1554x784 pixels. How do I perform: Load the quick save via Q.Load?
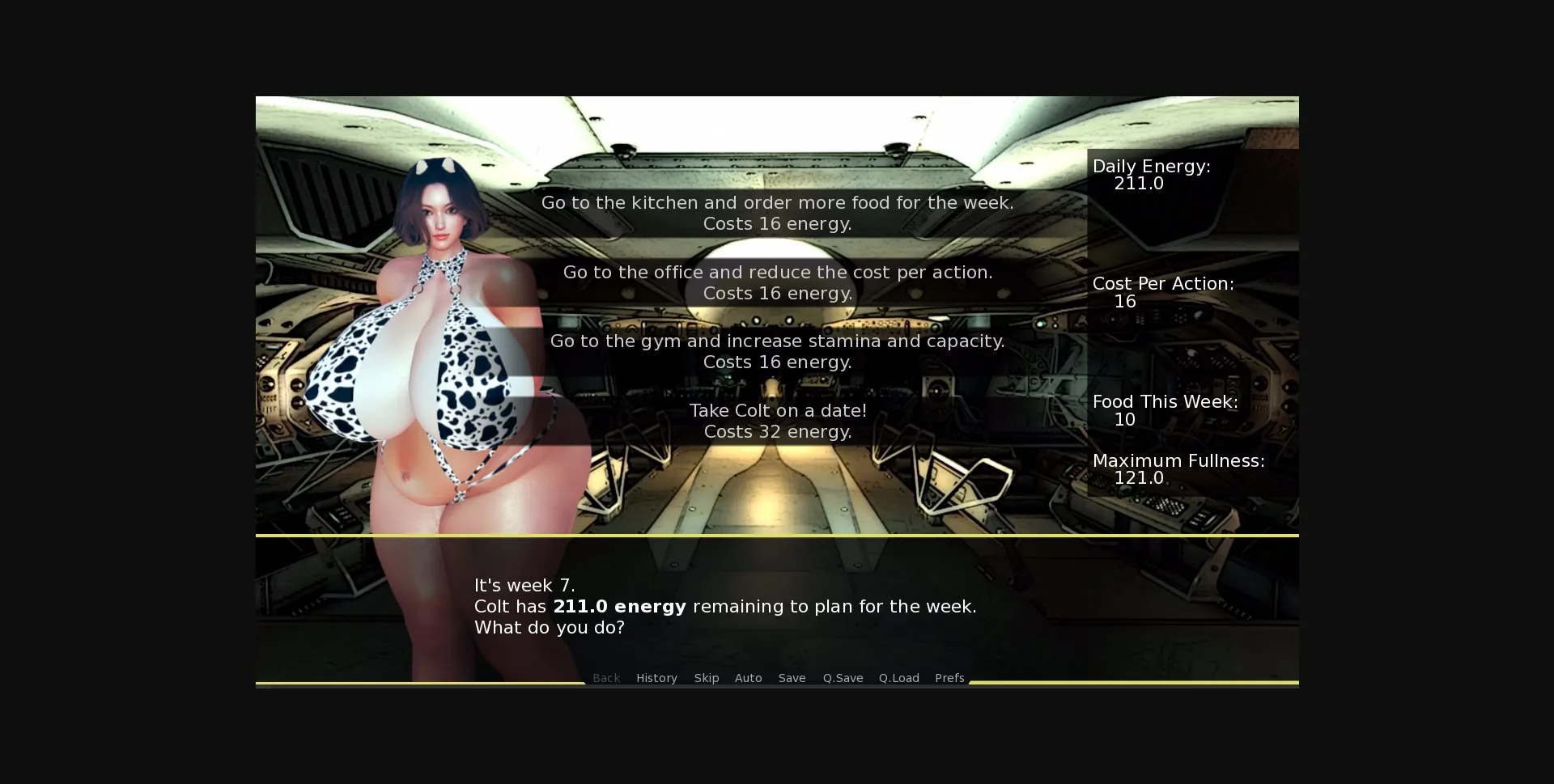point(899,678)
